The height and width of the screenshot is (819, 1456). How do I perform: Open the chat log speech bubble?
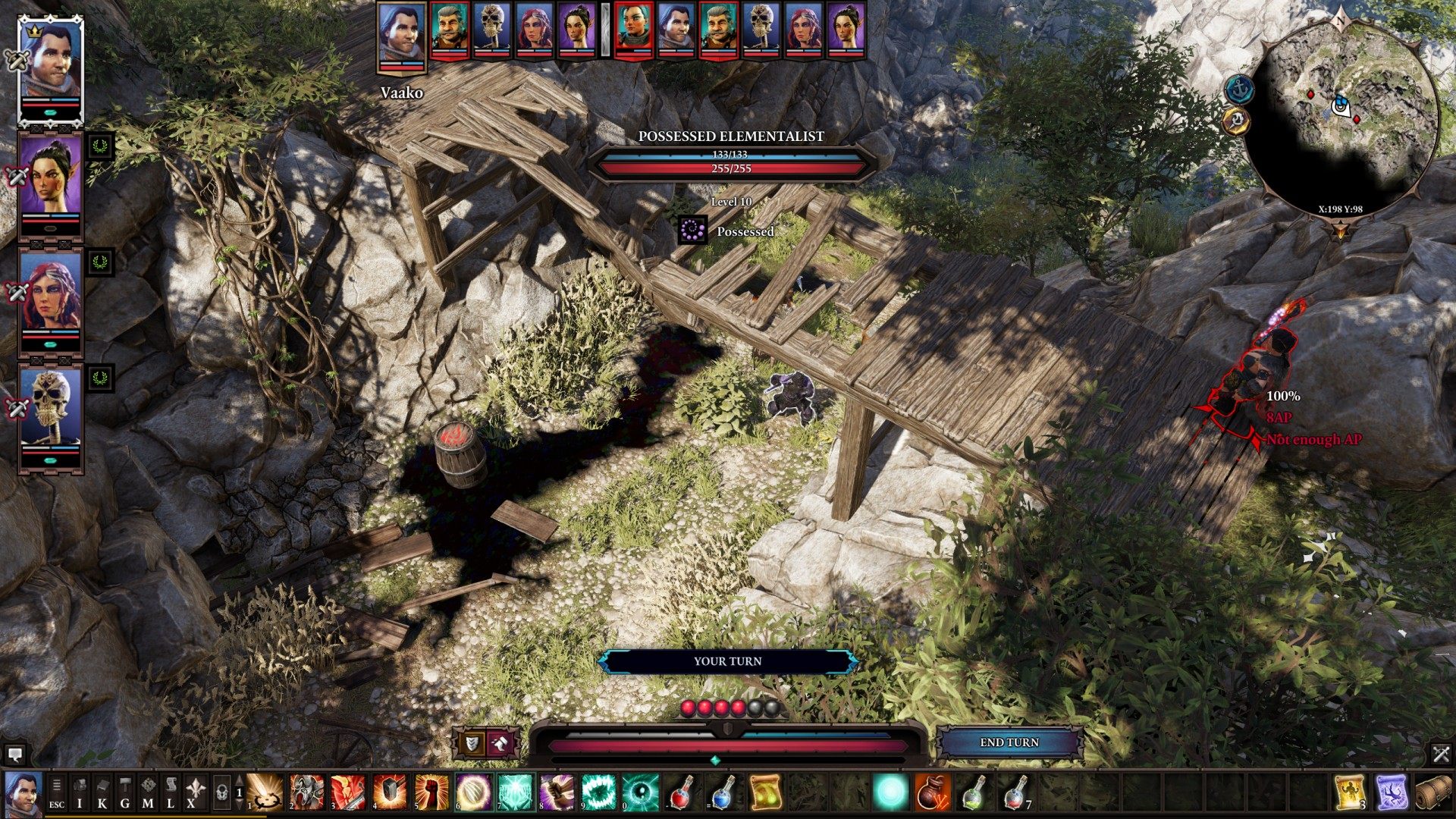tap(14, 755)
